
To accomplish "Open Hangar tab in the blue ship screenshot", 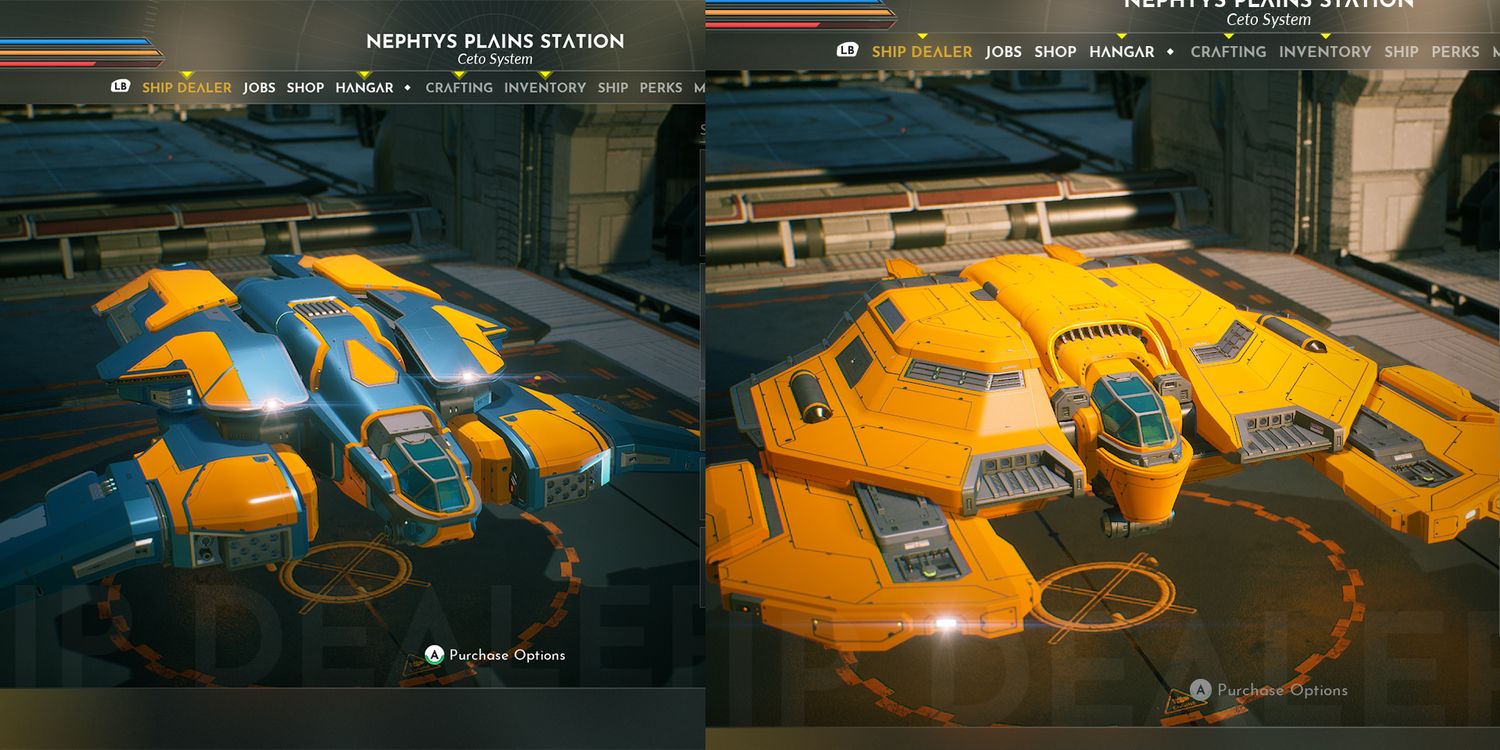I will click(364, 88).
